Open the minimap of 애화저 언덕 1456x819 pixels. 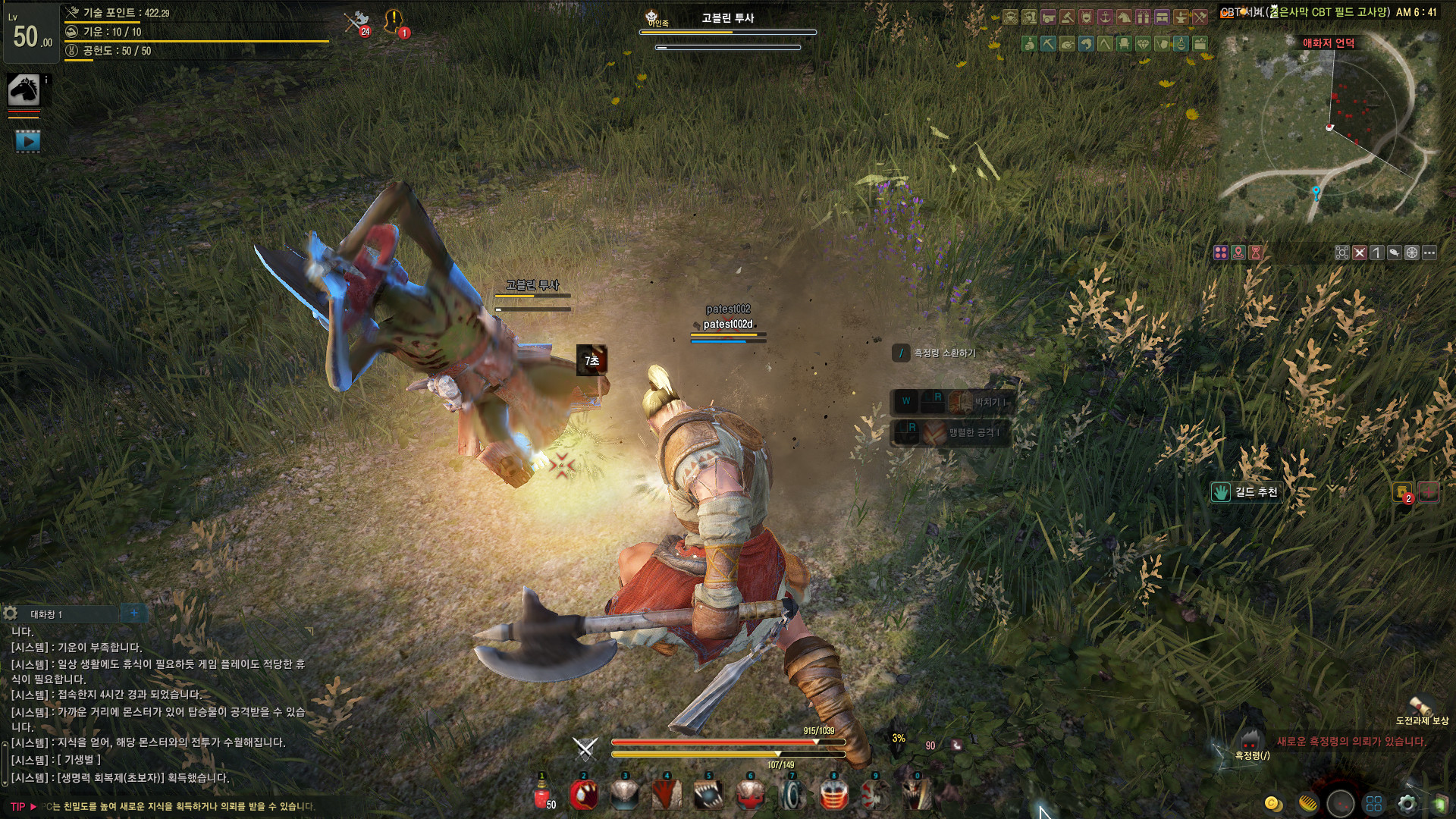(x=1327, y=129)
